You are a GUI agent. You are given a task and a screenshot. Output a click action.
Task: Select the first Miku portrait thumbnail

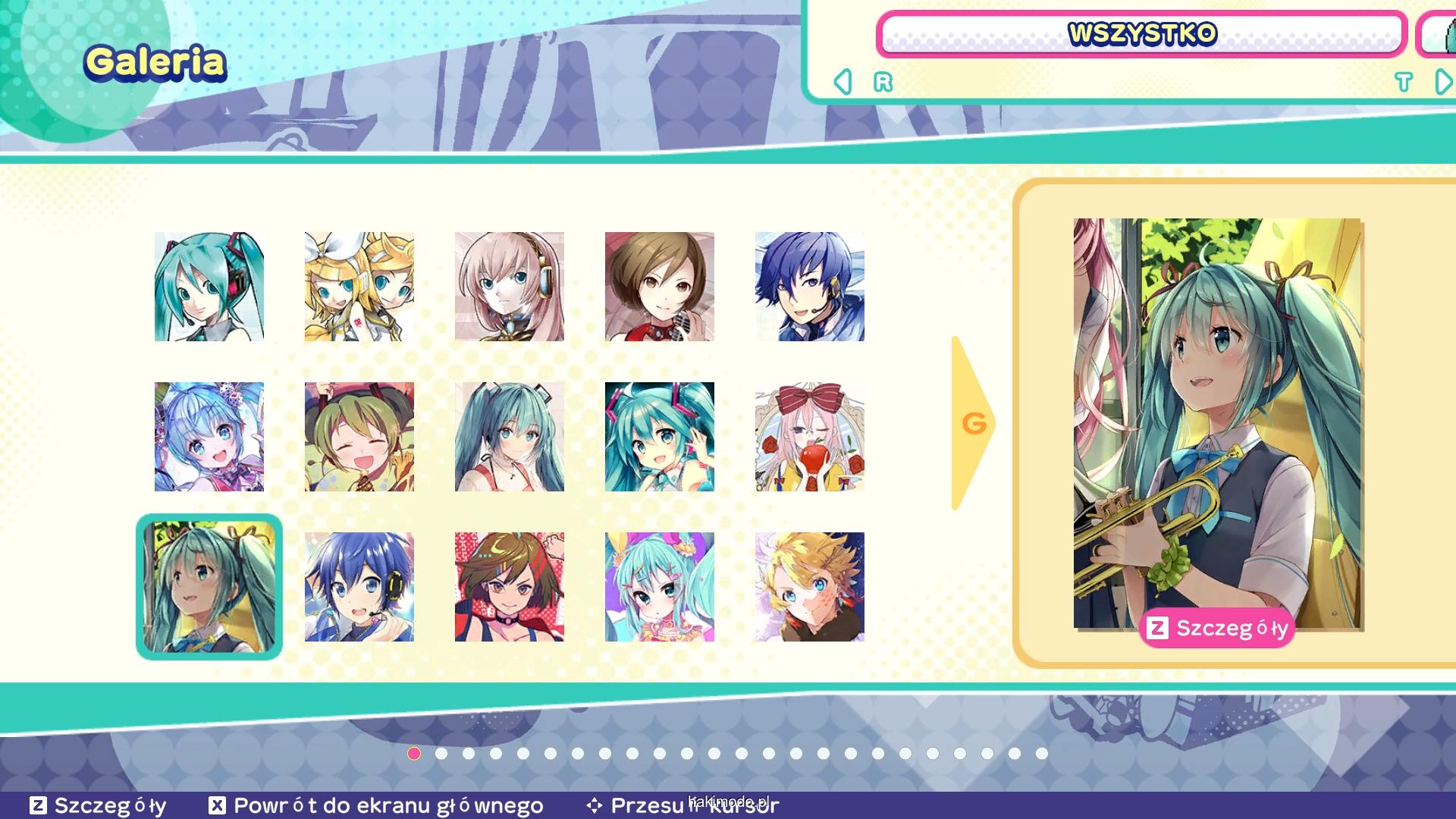pos(209,287)
